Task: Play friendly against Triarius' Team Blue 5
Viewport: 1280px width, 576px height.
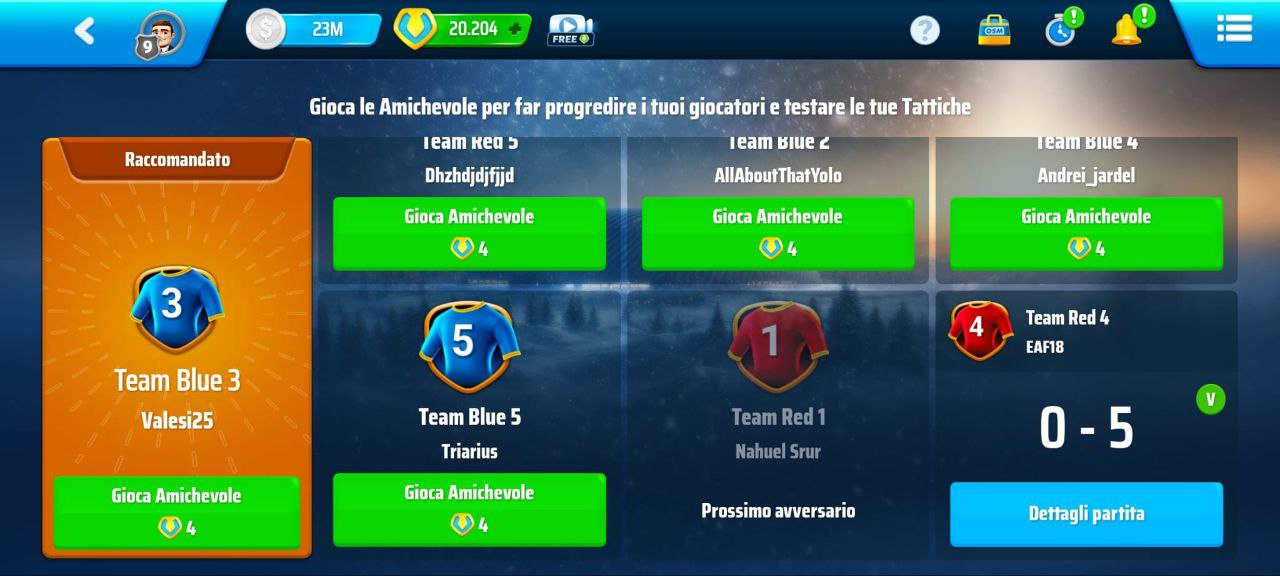Action: click(x=469, y=508)
